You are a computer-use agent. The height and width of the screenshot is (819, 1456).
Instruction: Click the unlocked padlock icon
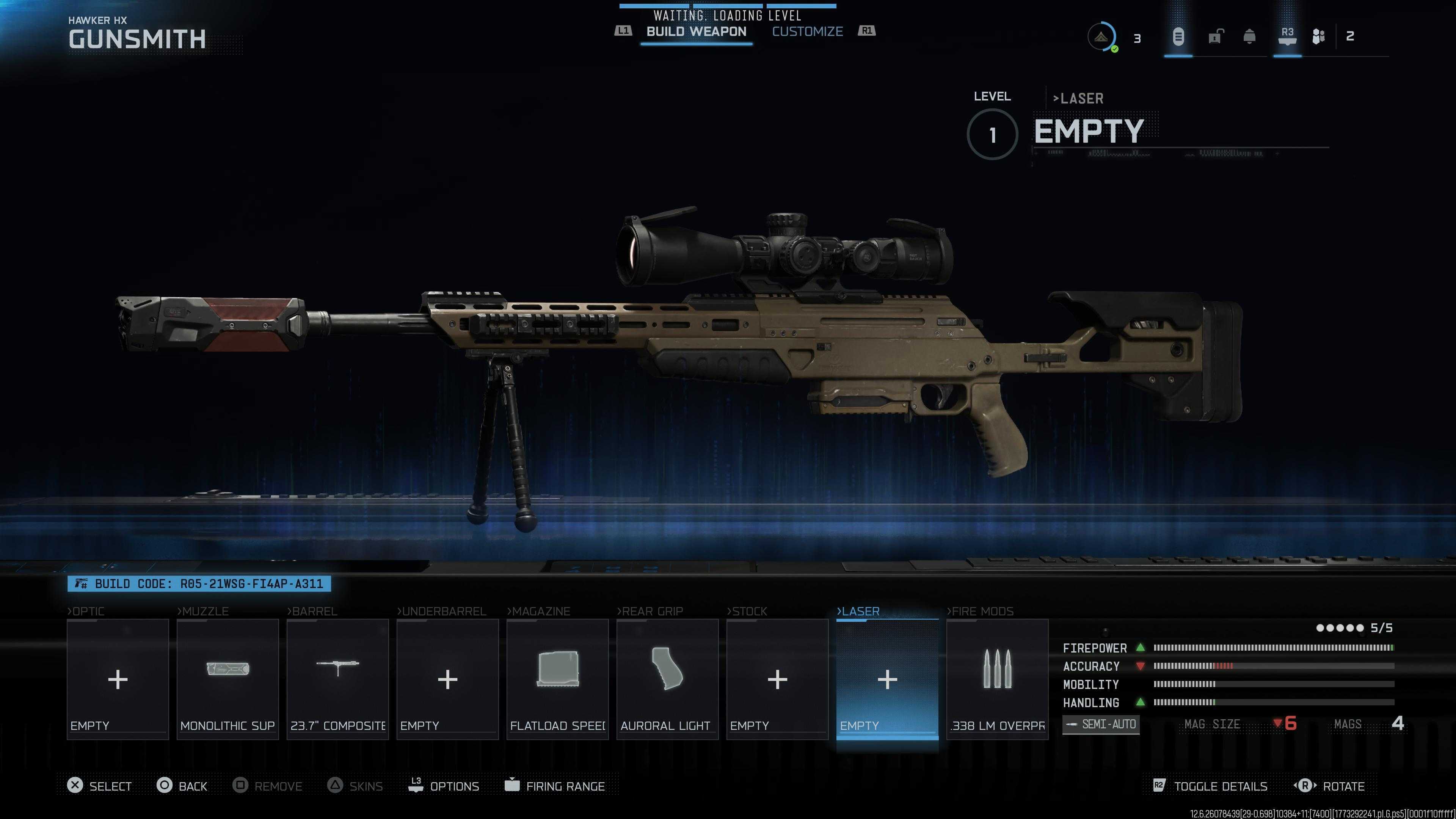1216,37
